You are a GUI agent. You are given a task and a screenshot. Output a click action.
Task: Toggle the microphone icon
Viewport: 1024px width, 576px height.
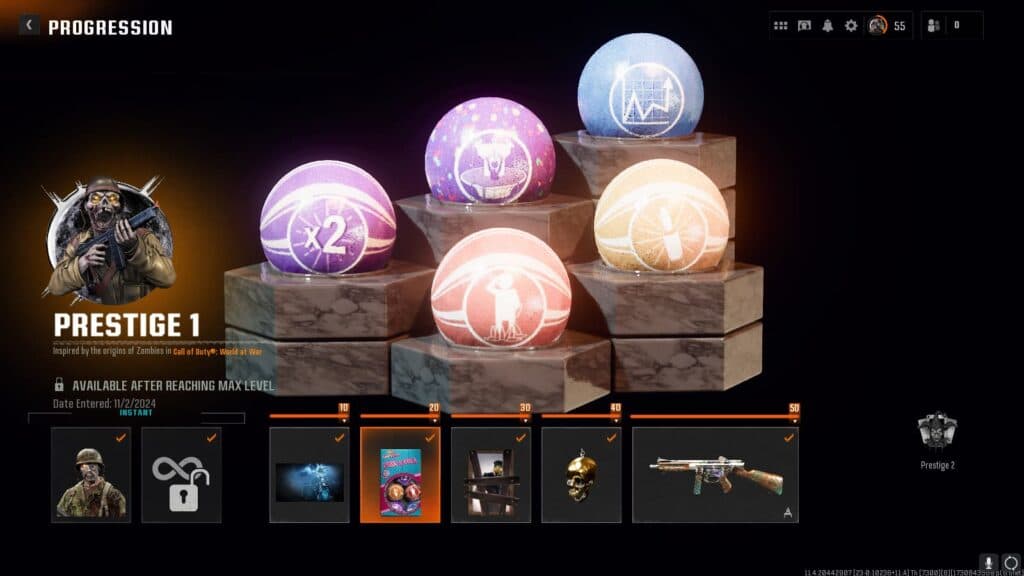[x=988, y=563]
